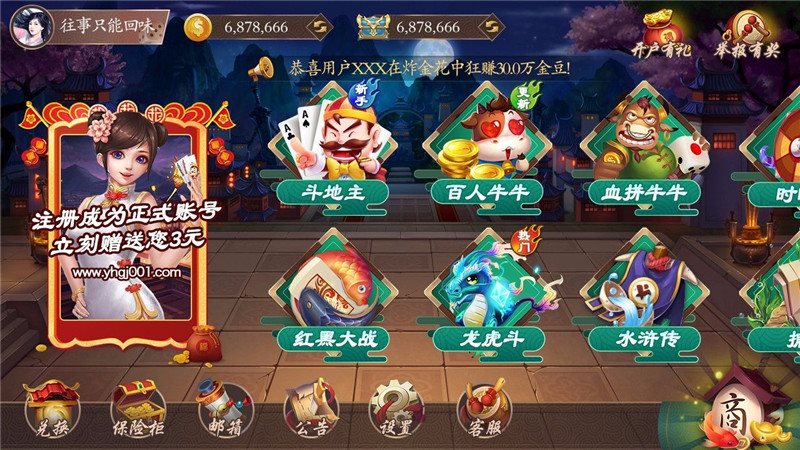Open the 保险柜 safe box
This screenshot has height=450, width=800.
138,410
